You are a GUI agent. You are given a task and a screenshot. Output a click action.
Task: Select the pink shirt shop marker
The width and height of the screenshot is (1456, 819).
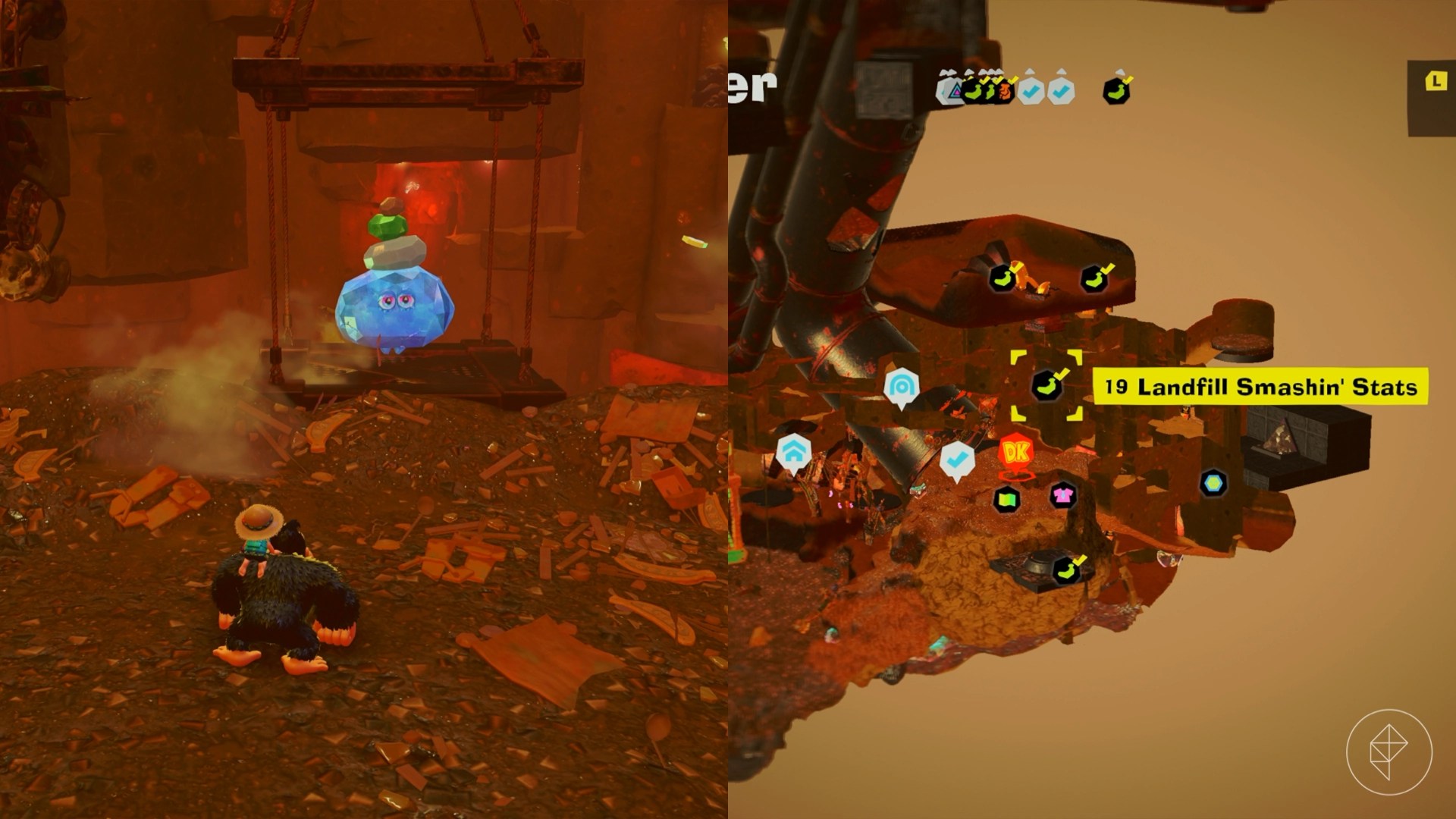coord(1063,496)
